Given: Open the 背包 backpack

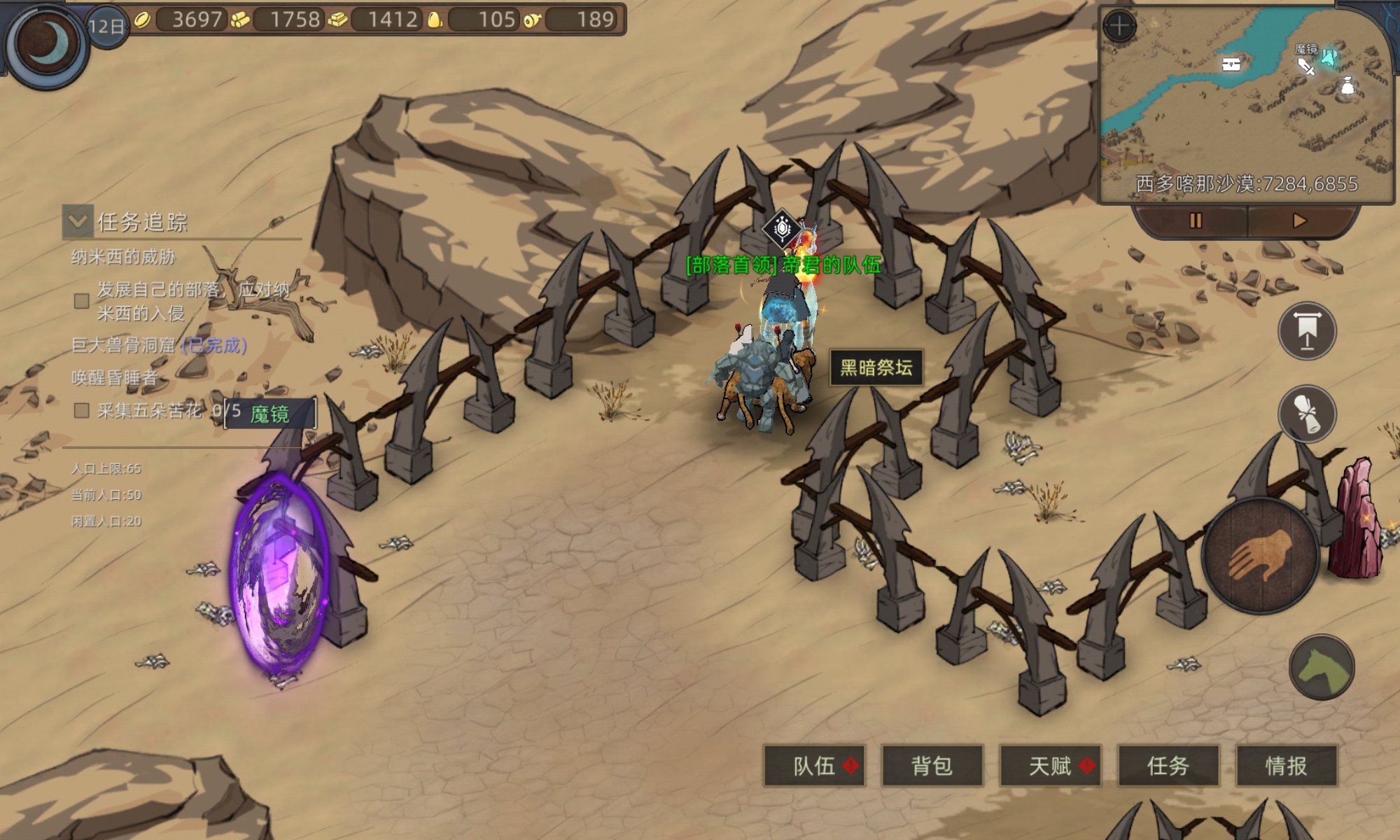Looking at the screenshot, I should 932,766.
